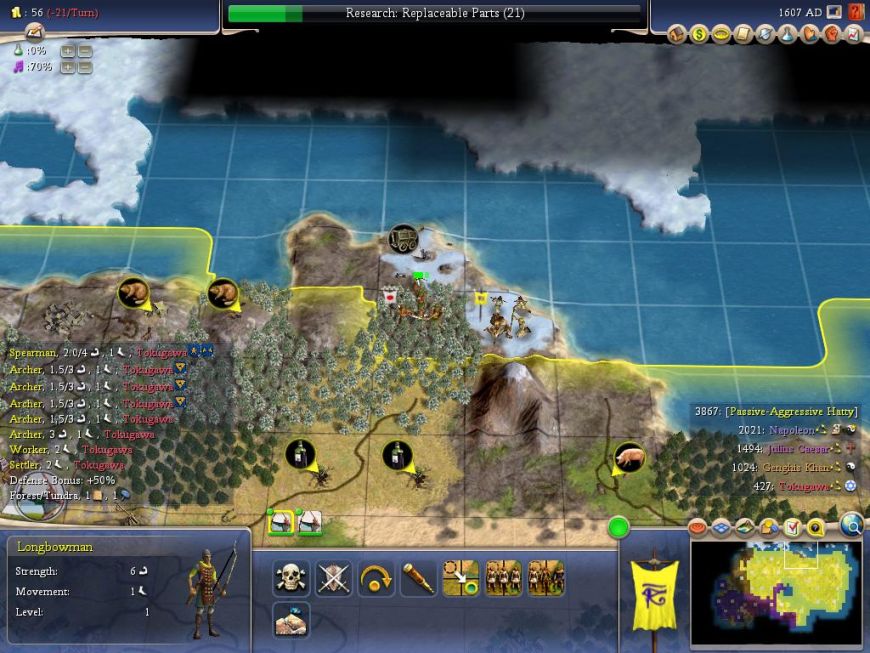870x653 pixels.
Task: Open the turn log scroll icon
Action: coord(35,32)
